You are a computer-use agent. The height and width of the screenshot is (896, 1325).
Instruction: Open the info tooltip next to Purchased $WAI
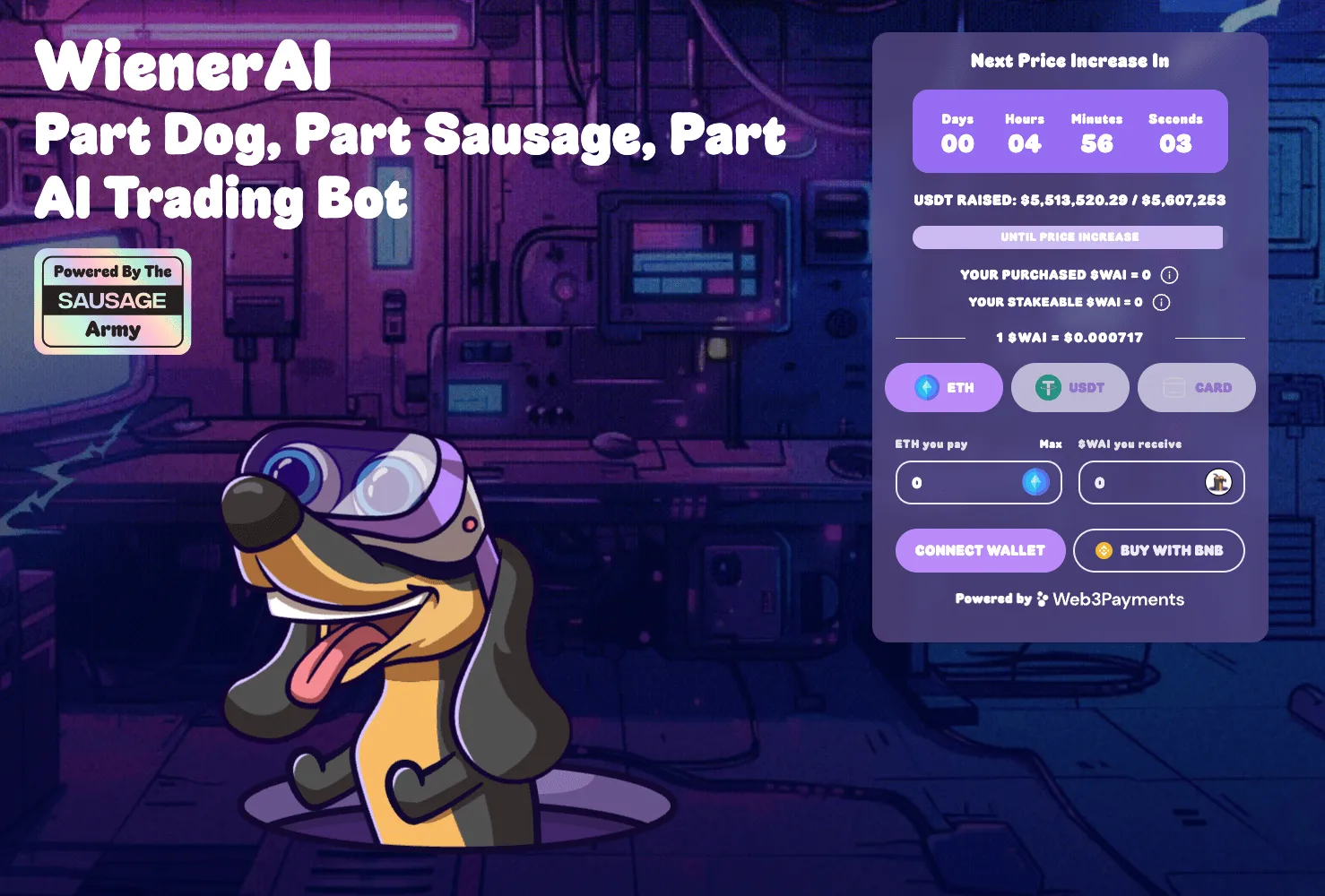point(1168,275)
